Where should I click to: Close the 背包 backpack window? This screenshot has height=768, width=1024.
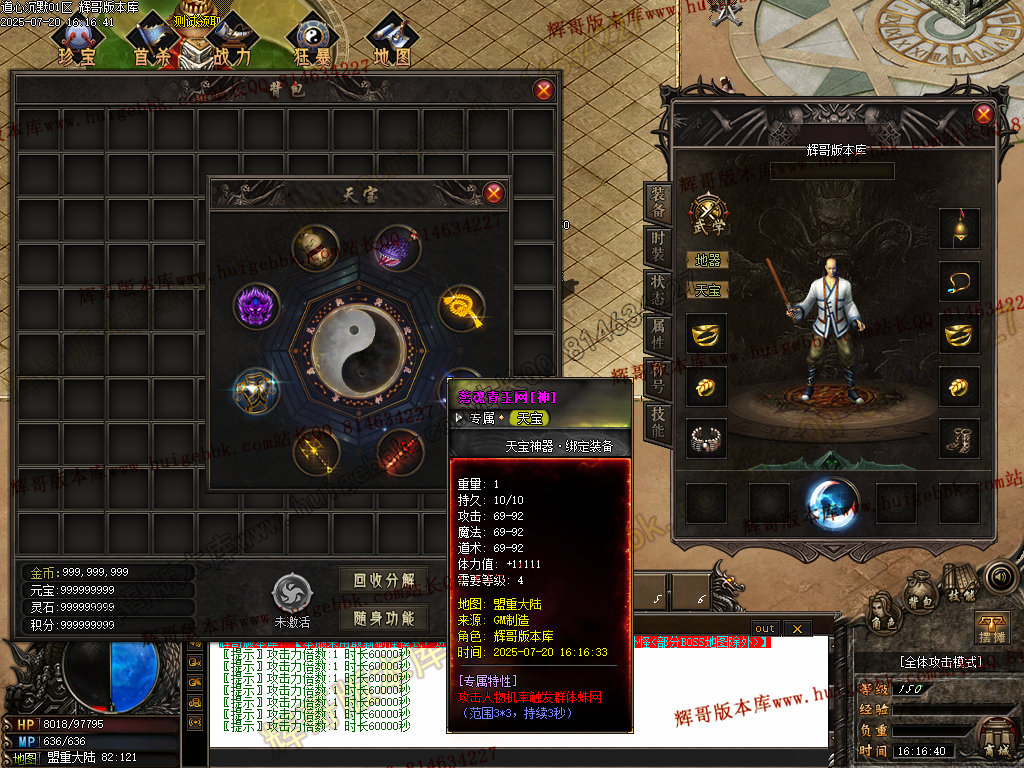[544, 90]
